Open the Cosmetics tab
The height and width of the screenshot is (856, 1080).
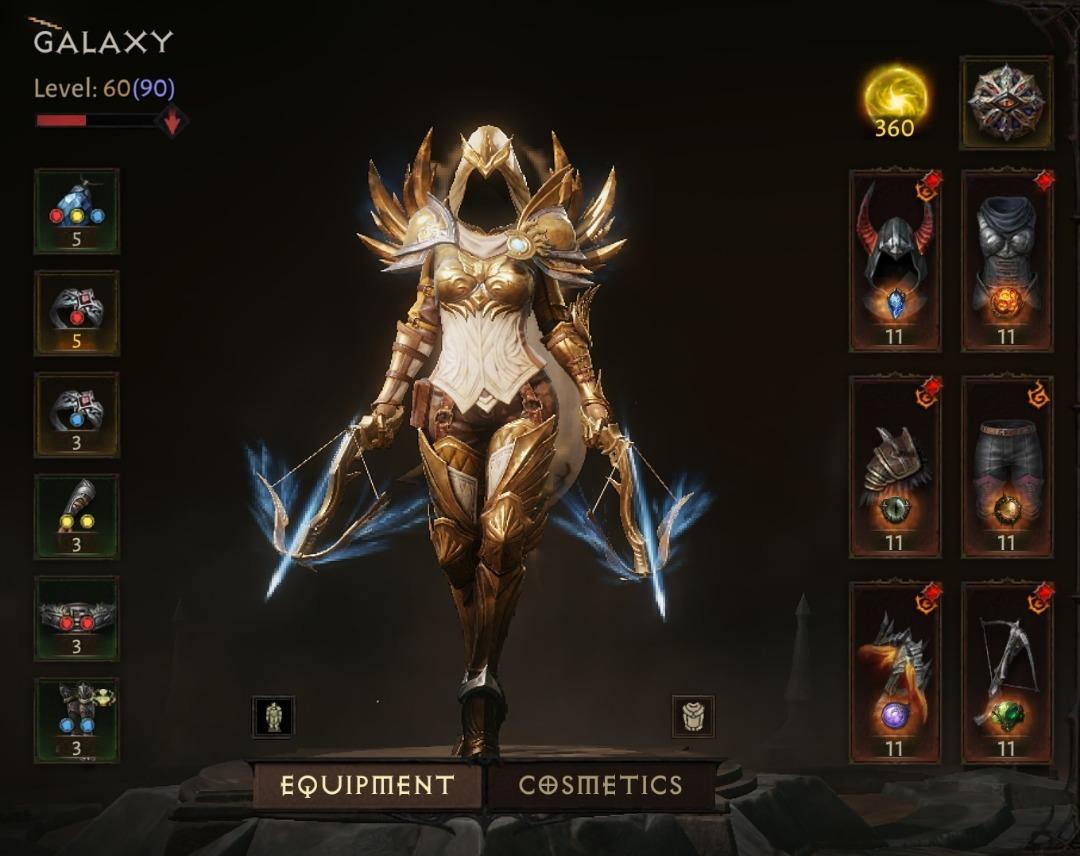coord(600,785)
